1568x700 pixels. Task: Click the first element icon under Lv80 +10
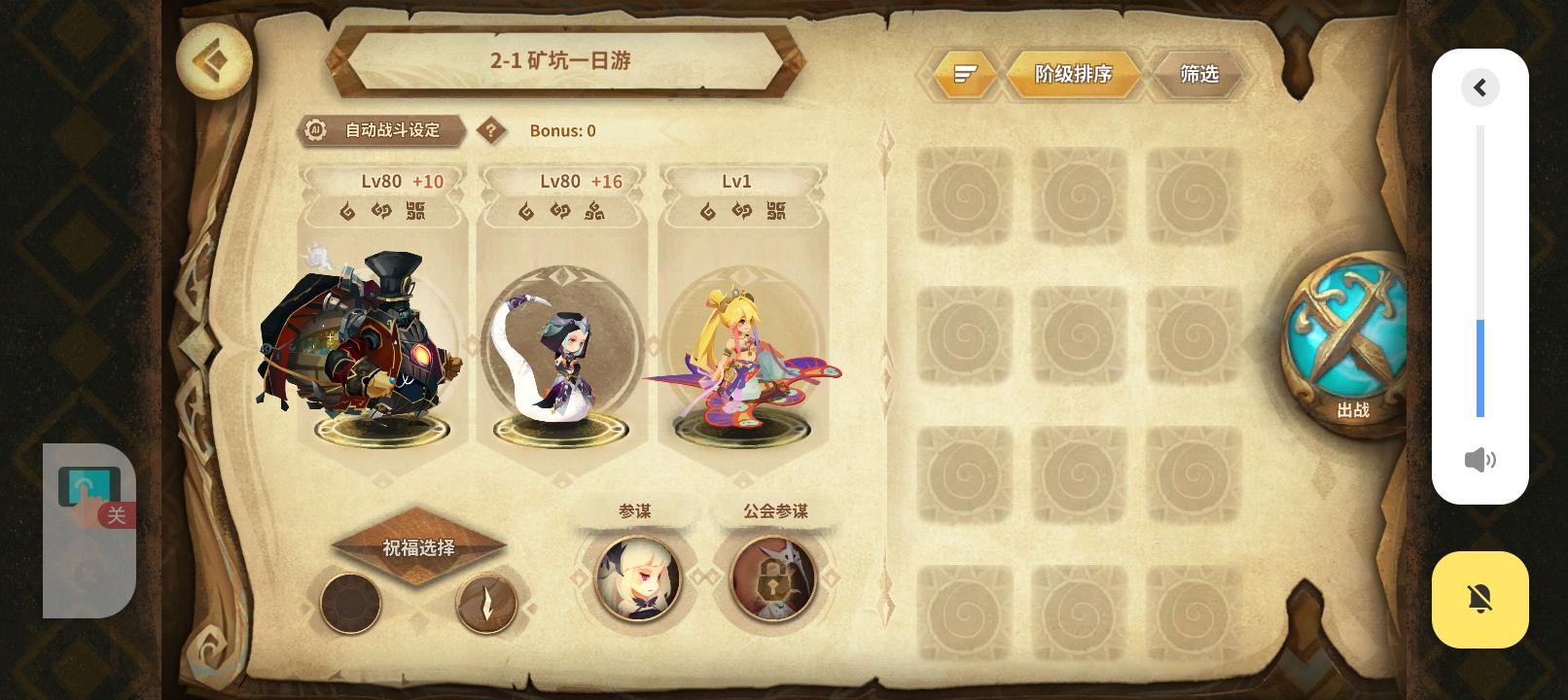click(347, 211)
